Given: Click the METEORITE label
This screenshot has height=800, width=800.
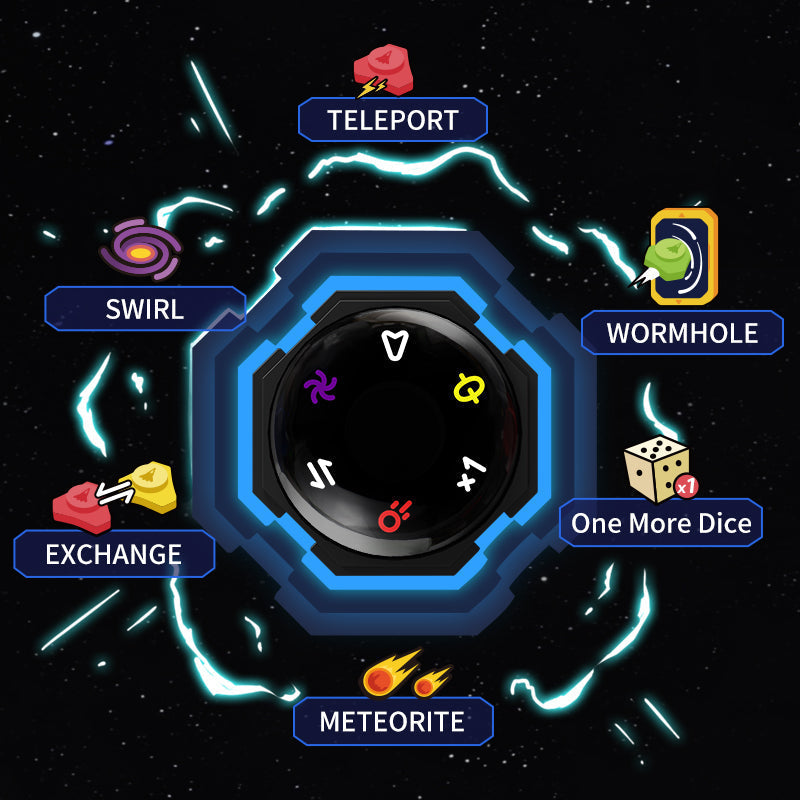Looking at the screenshot, I should [392, 721].
